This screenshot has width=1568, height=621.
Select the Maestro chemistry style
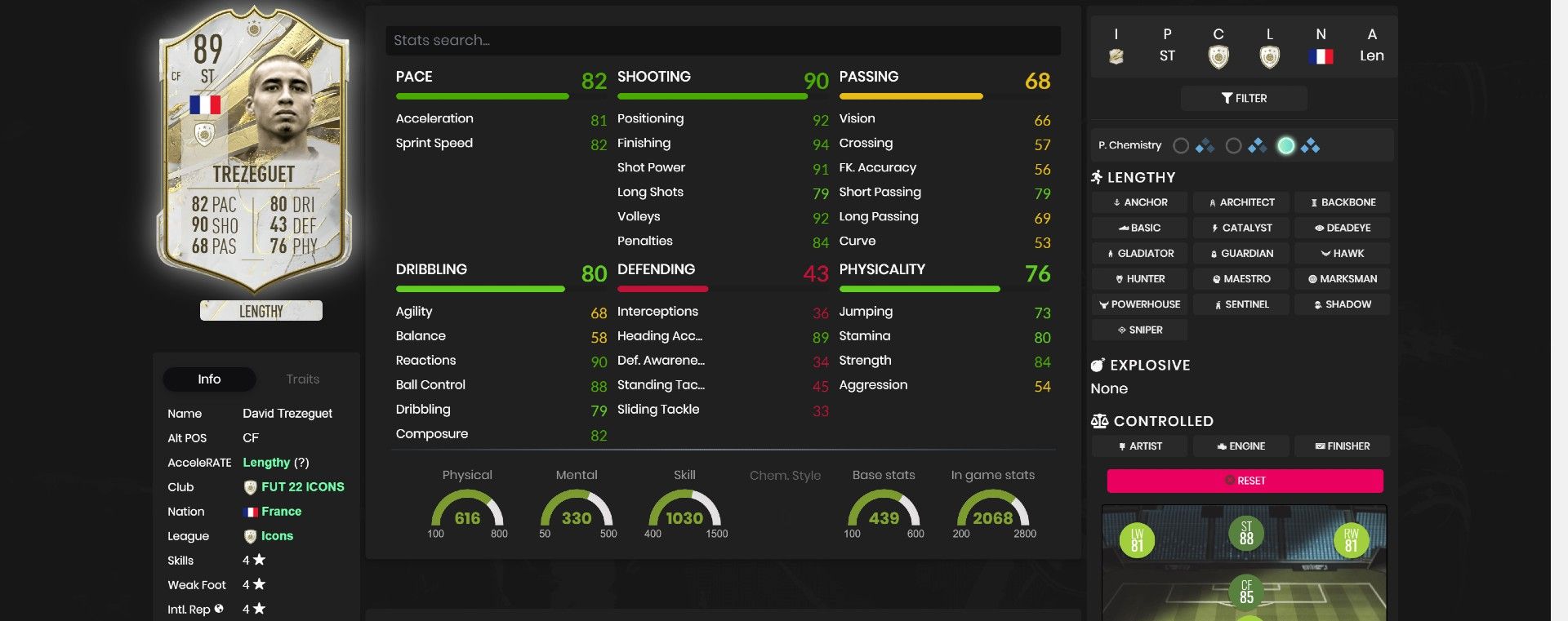coord(1241,278)
